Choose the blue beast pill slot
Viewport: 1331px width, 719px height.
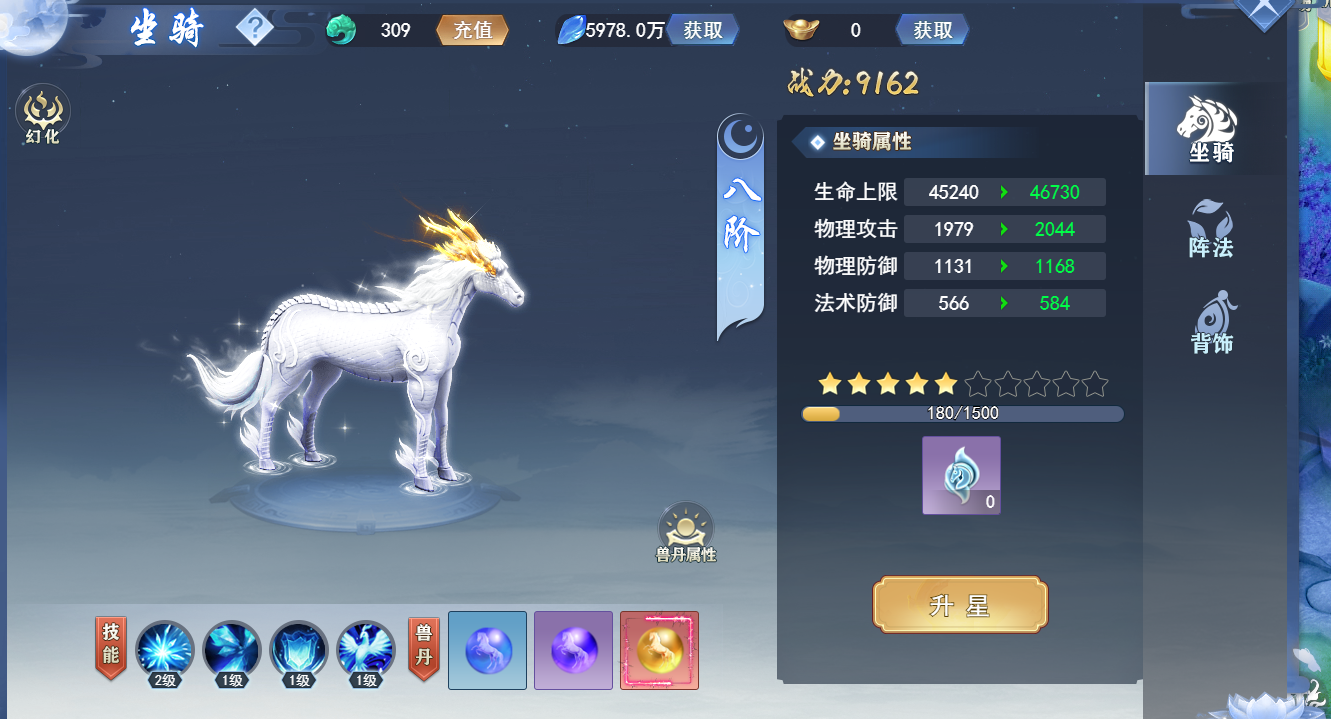(488, 650)
